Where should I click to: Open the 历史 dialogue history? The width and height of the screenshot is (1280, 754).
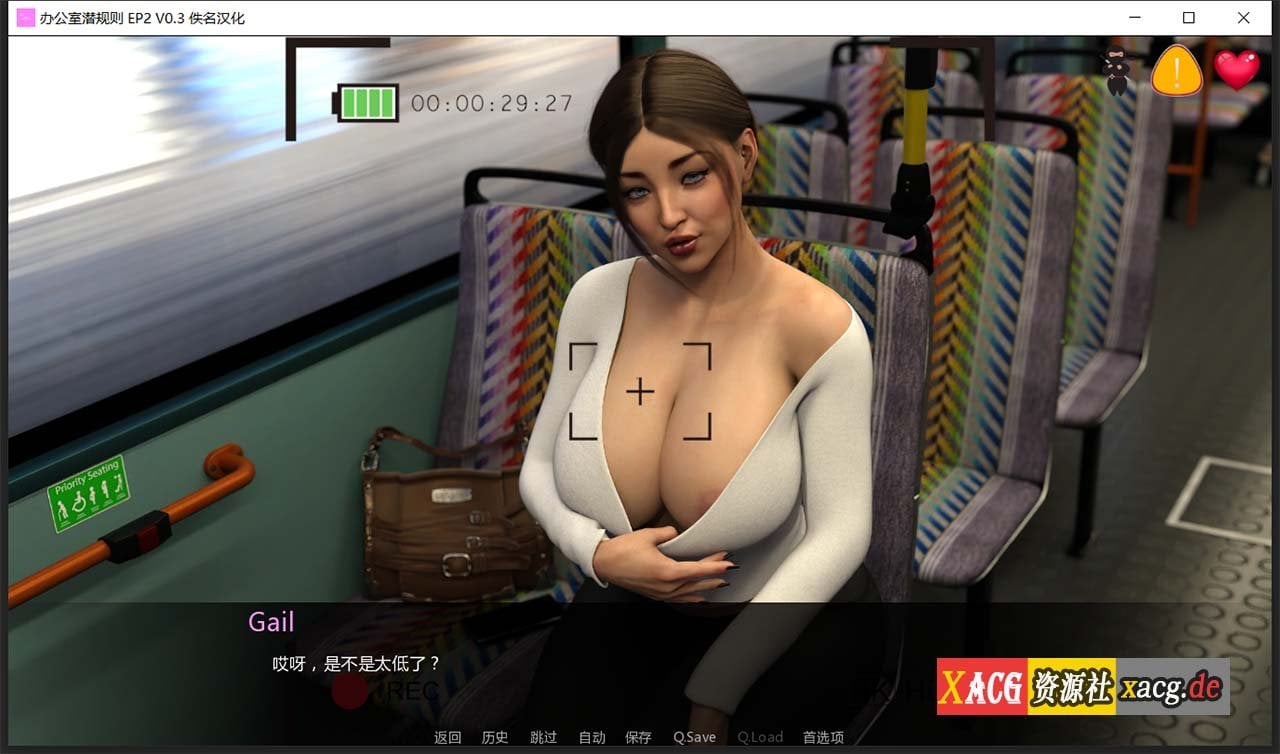495,737
